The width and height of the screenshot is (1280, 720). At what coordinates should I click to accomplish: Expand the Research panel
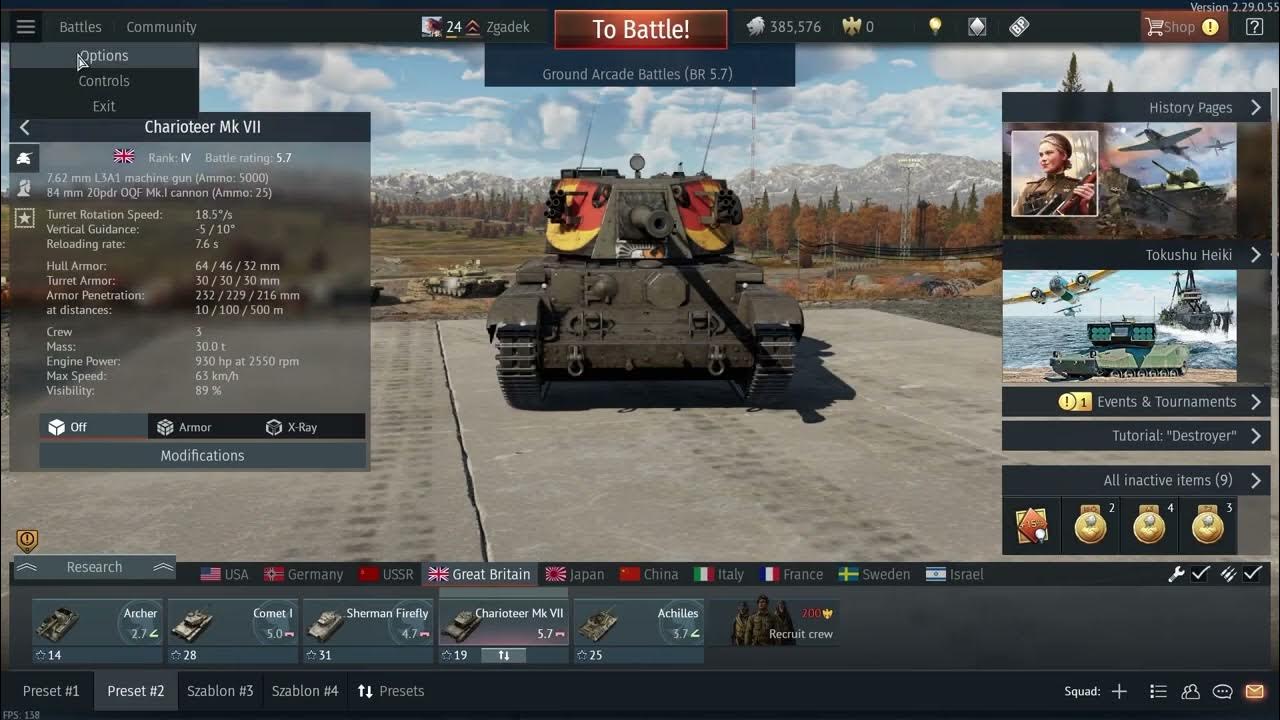93,567
